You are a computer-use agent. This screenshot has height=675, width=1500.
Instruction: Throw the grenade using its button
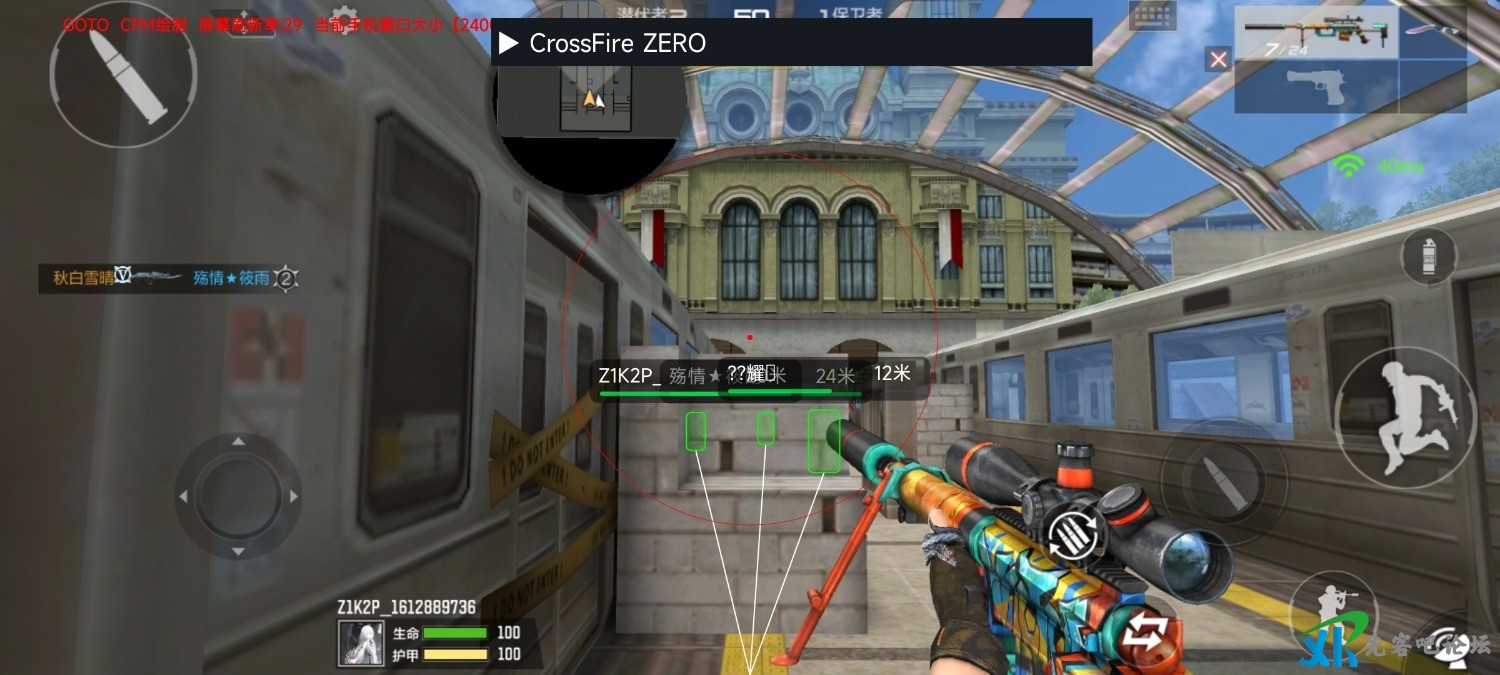pyautogui.click(x=1428, y=257)
